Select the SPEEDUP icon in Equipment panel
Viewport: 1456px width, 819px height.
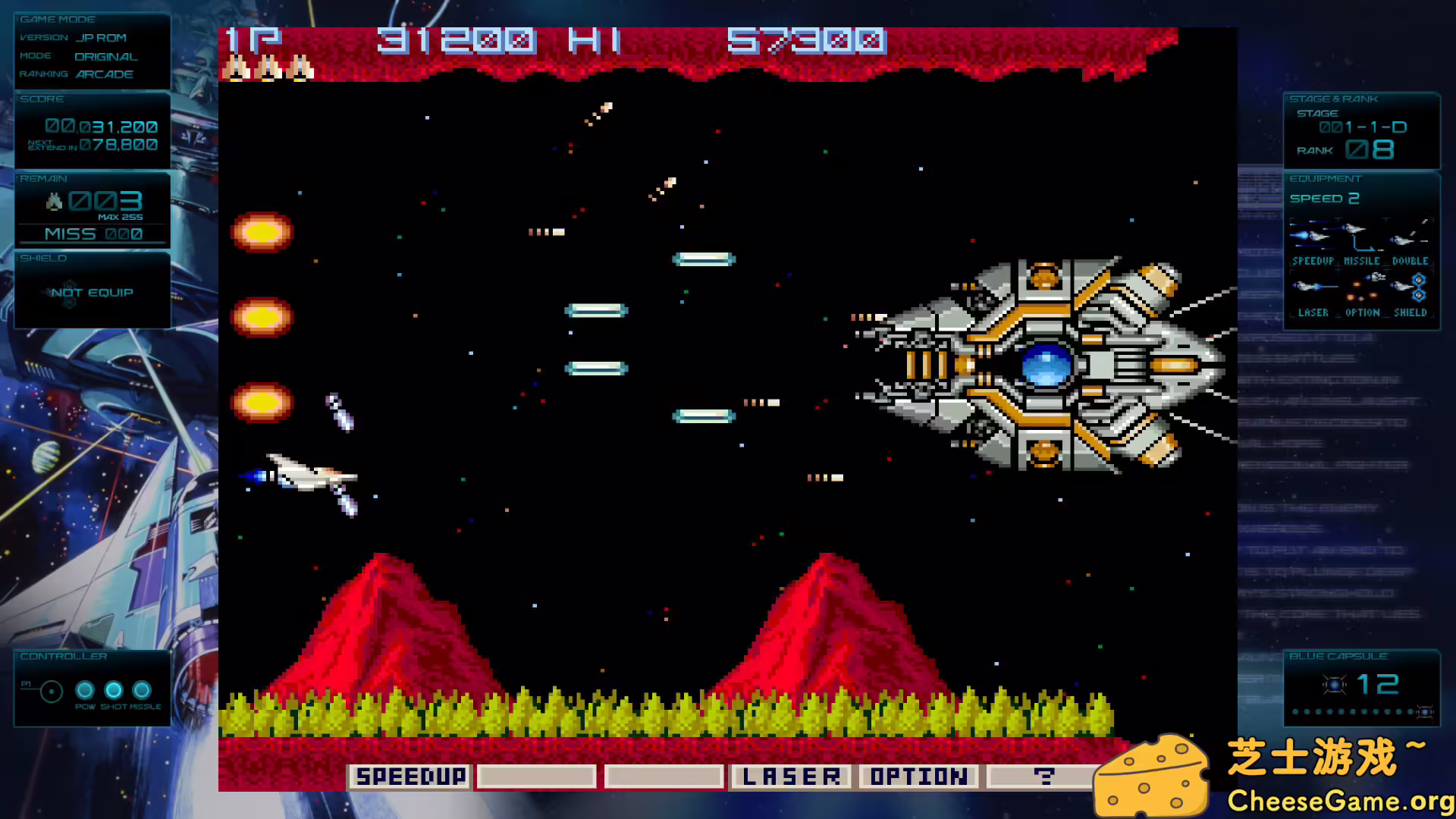pos(1312,237)
